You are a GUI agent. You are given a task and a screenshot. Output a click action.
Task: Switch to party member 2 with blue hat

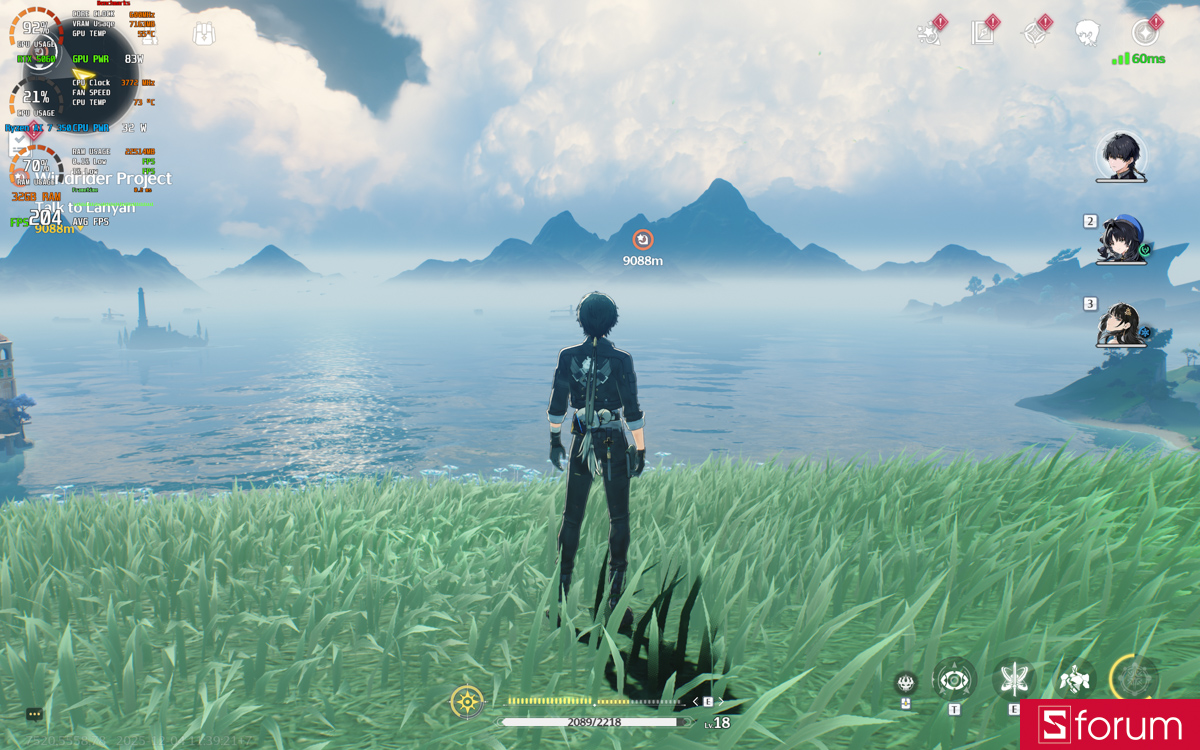pyautogui.click(x=1120, y=240)
